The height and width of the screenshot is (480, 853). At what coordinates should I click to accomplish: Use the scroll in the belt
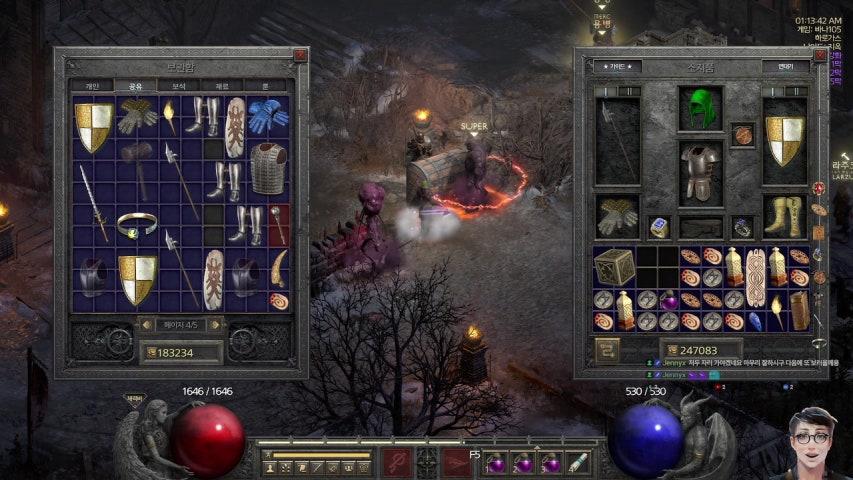(578, 462)
